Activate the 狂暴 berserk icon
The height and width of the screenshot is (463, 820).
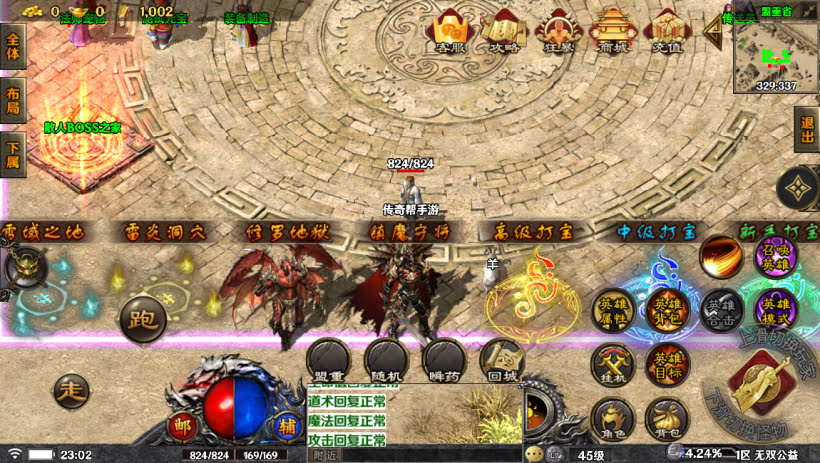point(556,33)
